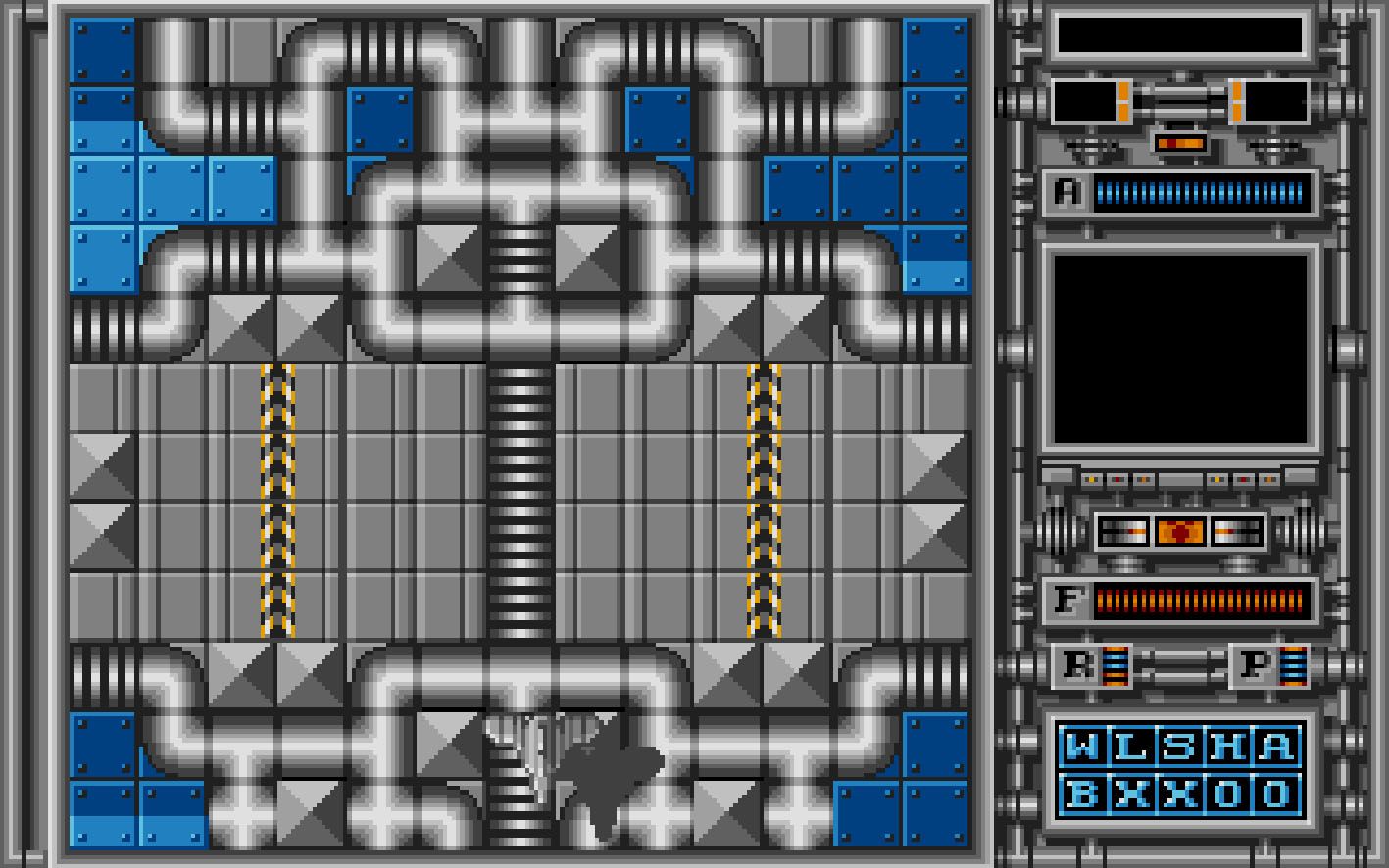Image resolution: width=1389 pixels, height=868 pixels.
Task: Click the black radar scanner screen
Action: (x=1180, y=348)
